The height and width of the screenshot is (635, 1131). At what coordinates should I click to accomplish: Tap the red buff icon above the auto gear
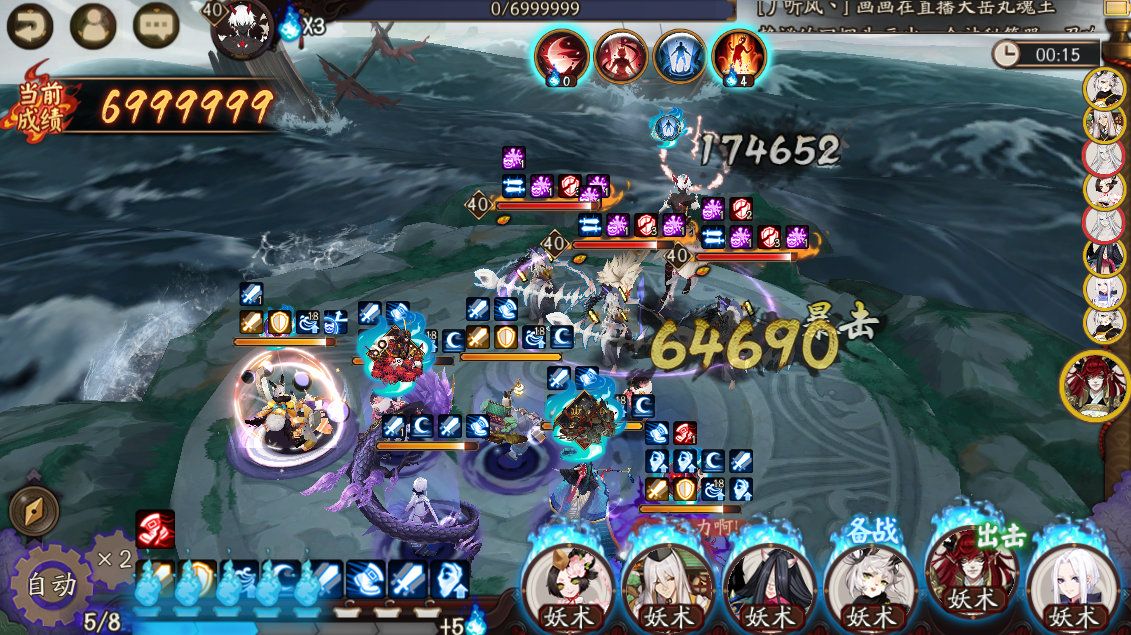point(155,529)
